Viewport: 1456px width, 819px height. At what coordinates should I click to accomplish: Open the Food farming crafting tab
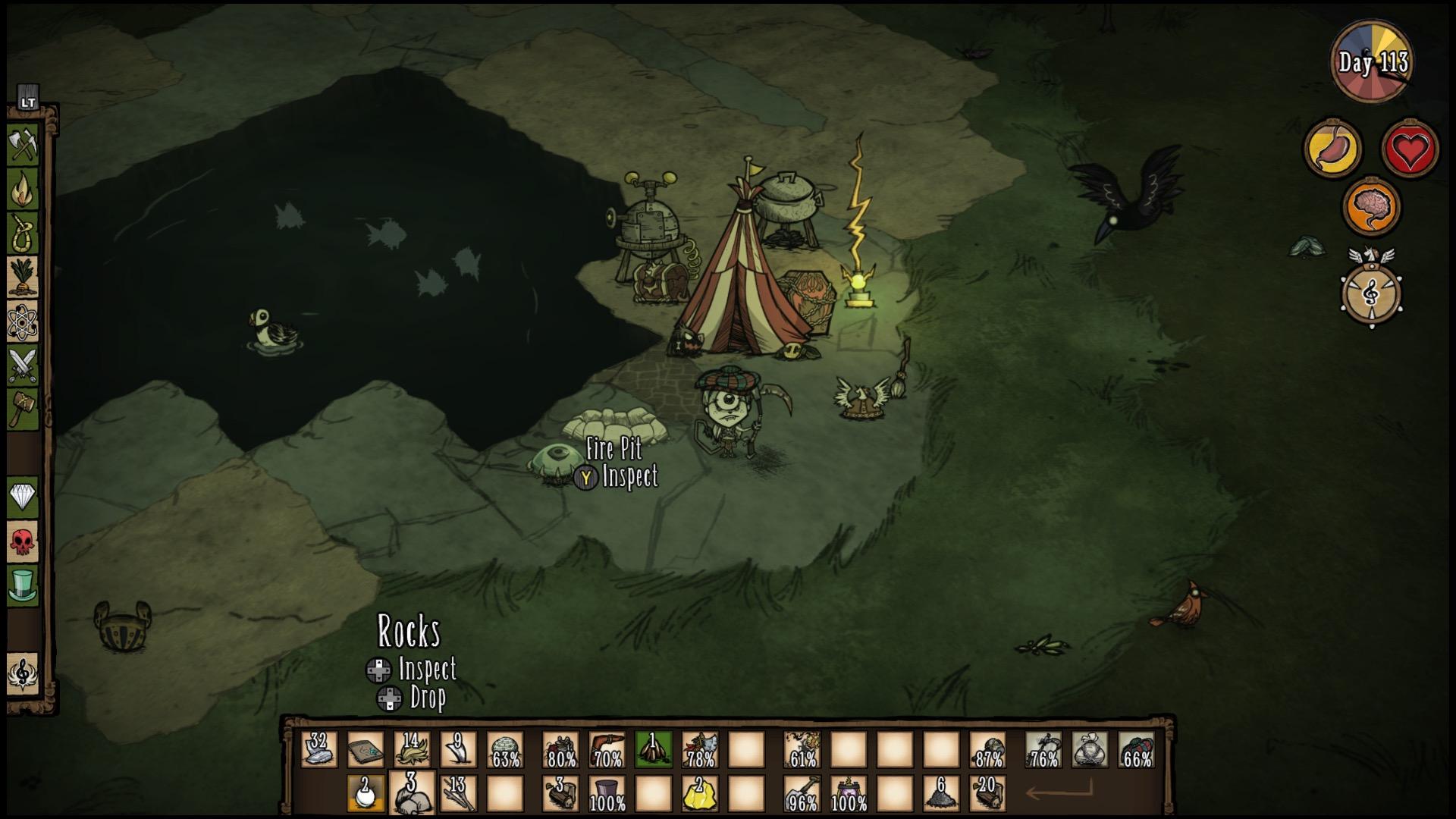coord(23,277)
